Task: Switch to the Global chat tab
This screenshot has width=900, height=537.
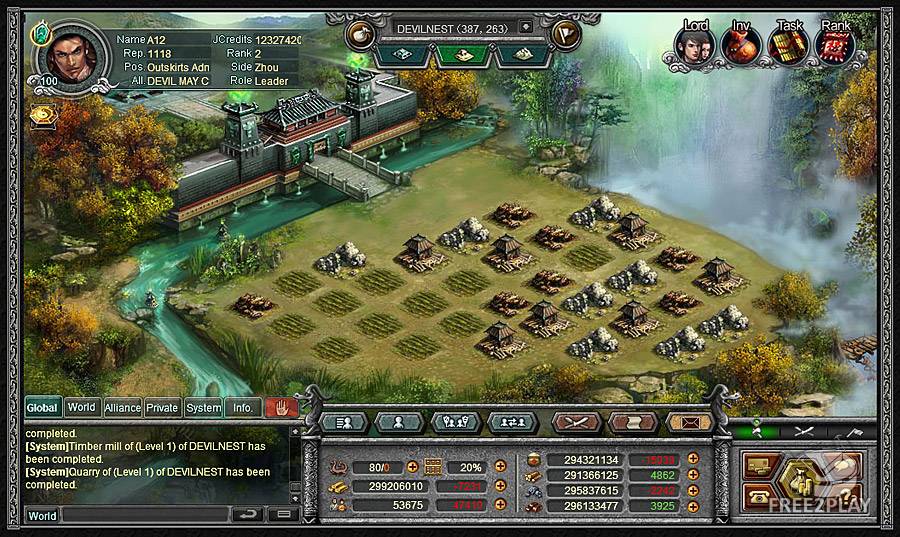Action: pos(42,408)
